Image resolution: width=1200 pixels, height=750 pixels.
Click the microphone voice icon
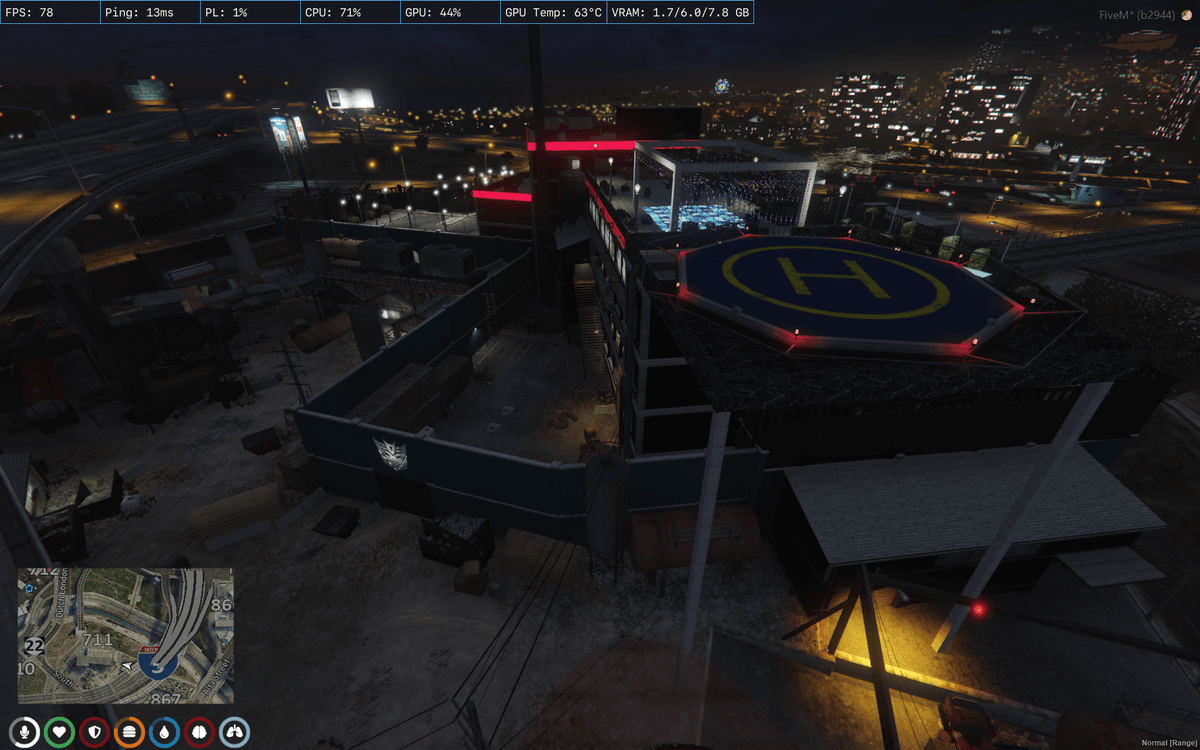point(25,732)
